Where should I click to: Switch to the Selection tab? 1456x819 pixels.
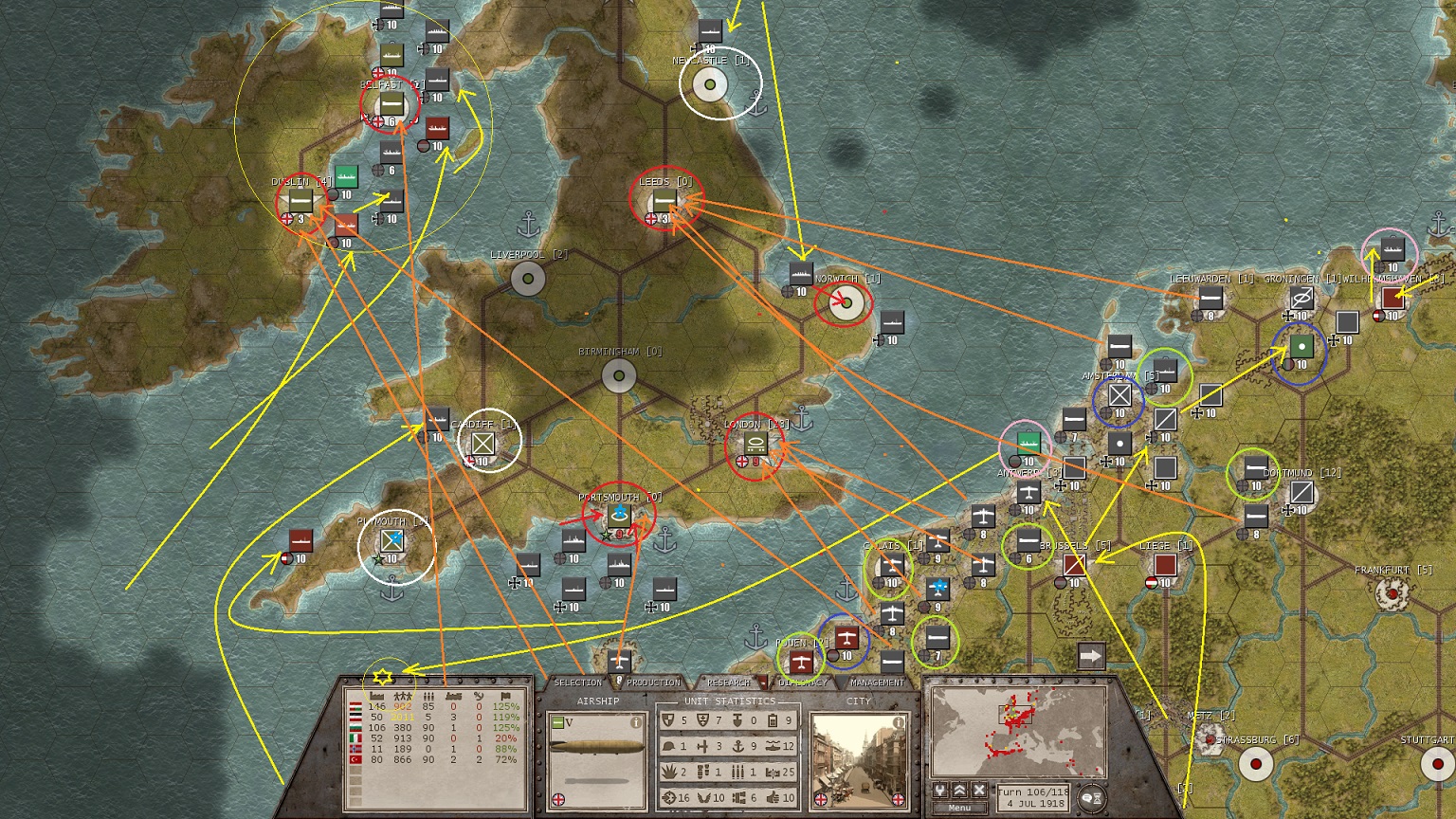click(577, 682)
